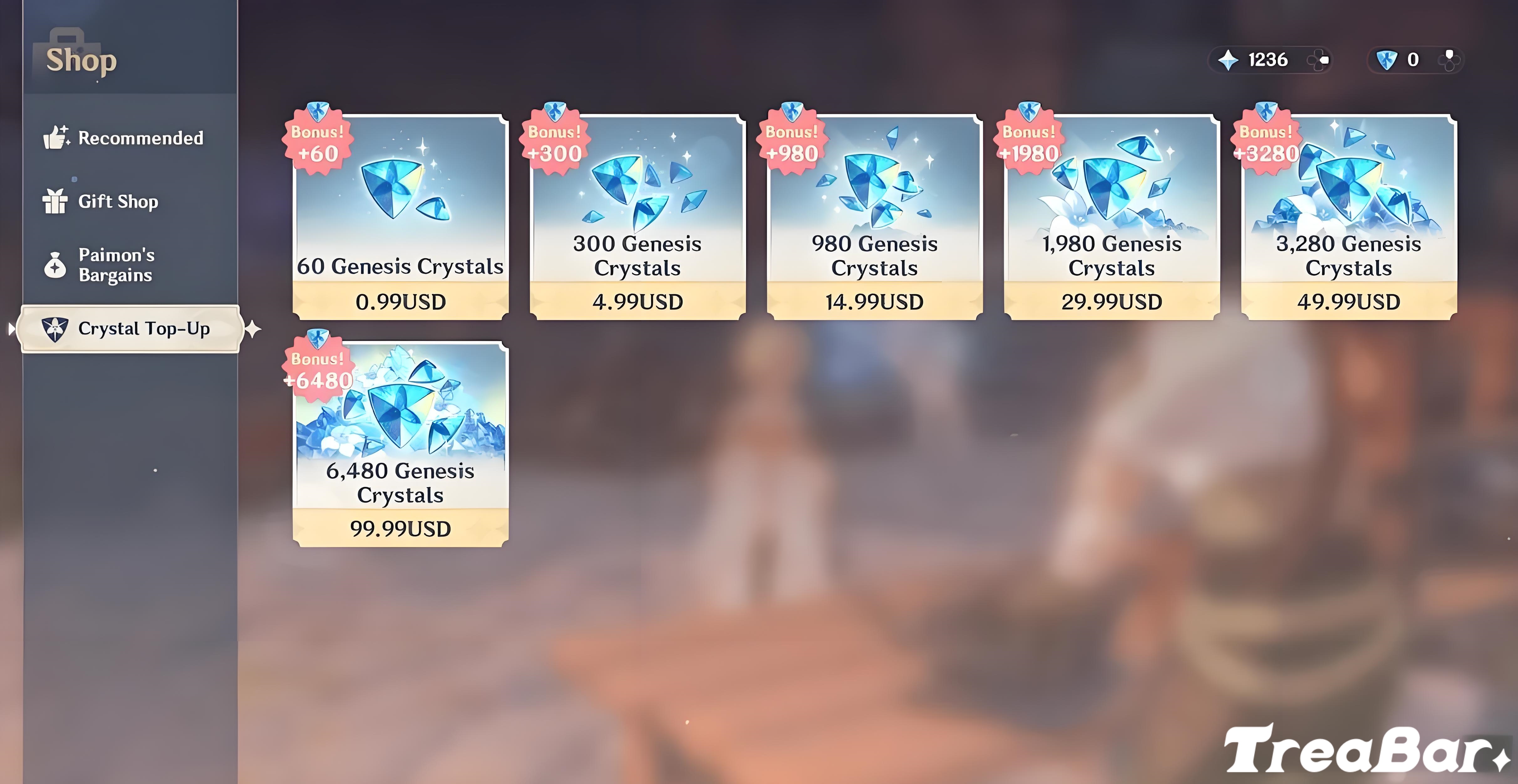Click the gift box icon beside Gift Shop
The height and width of the screenshot is (784, 1518).
pos(55,201)
